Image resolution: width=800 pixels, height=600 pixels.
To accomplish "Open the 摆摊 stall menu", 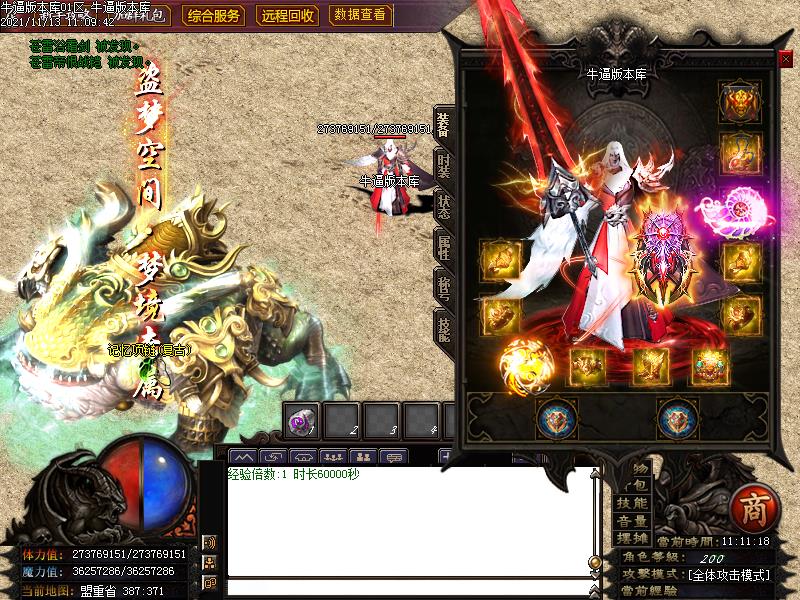I will click(x=632, y=539).
